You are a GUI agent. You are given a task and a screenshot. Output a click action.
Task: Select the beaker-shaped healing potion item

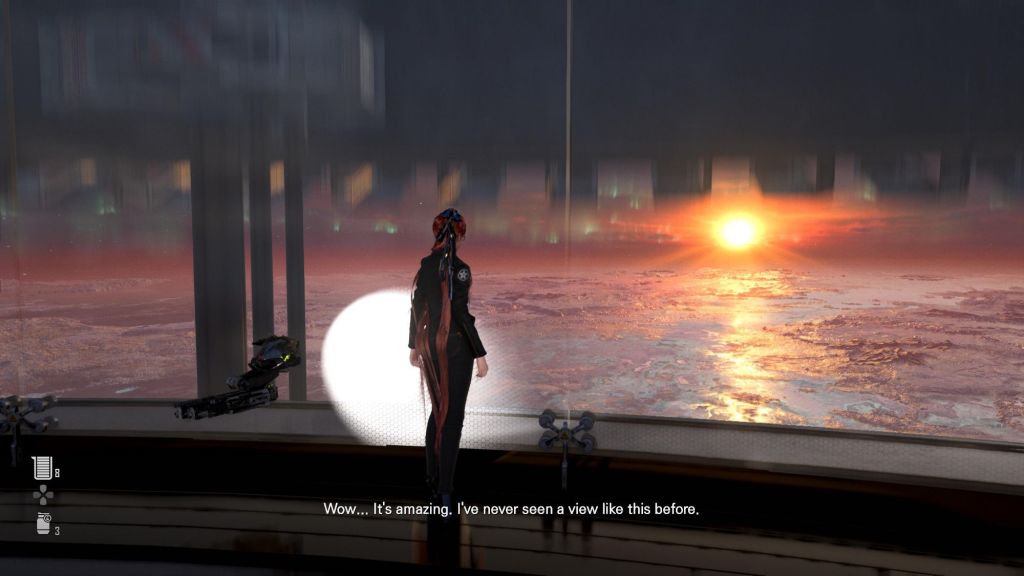point(41,467)
